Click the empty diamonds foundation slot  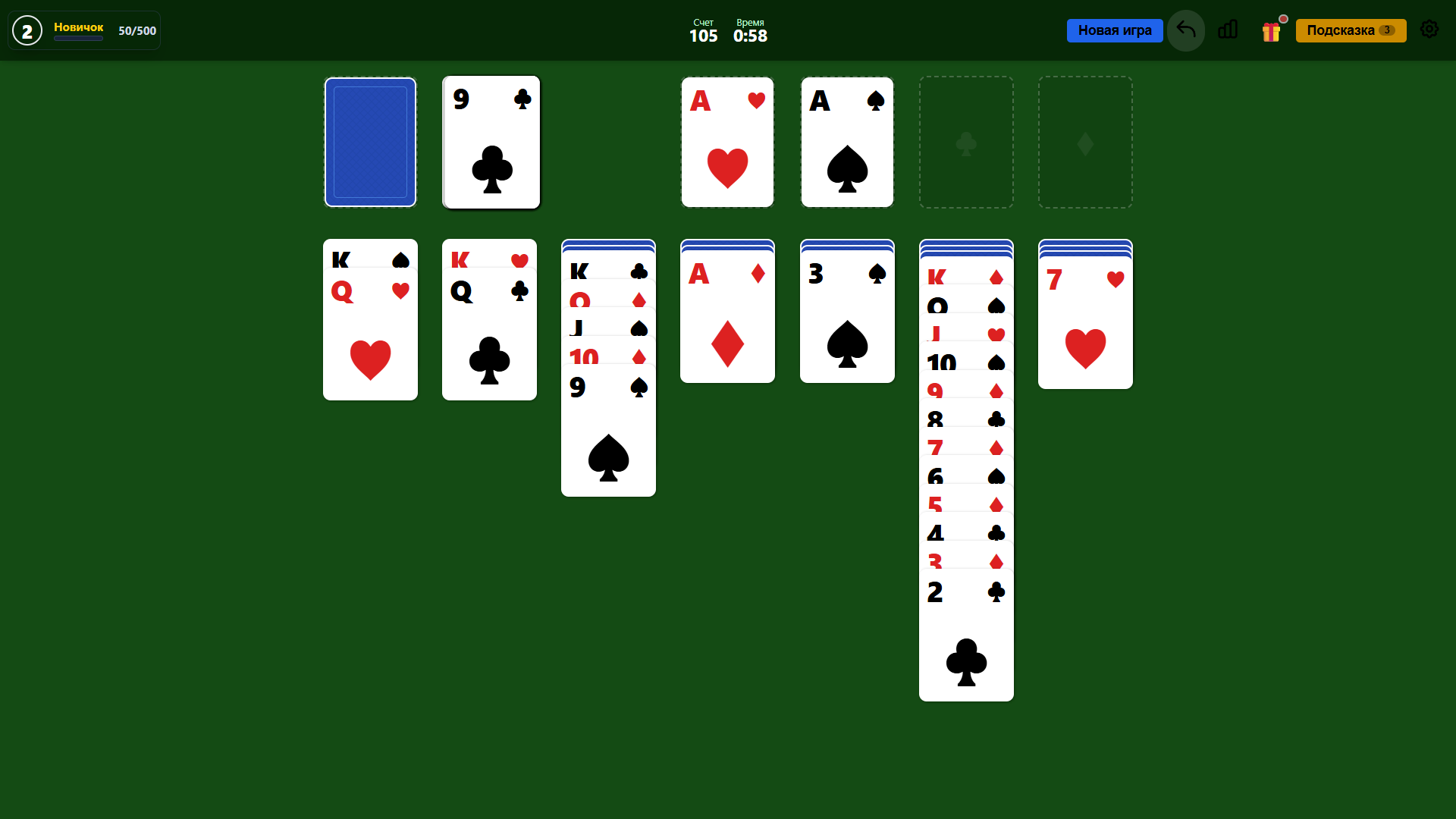(1085, 142)
